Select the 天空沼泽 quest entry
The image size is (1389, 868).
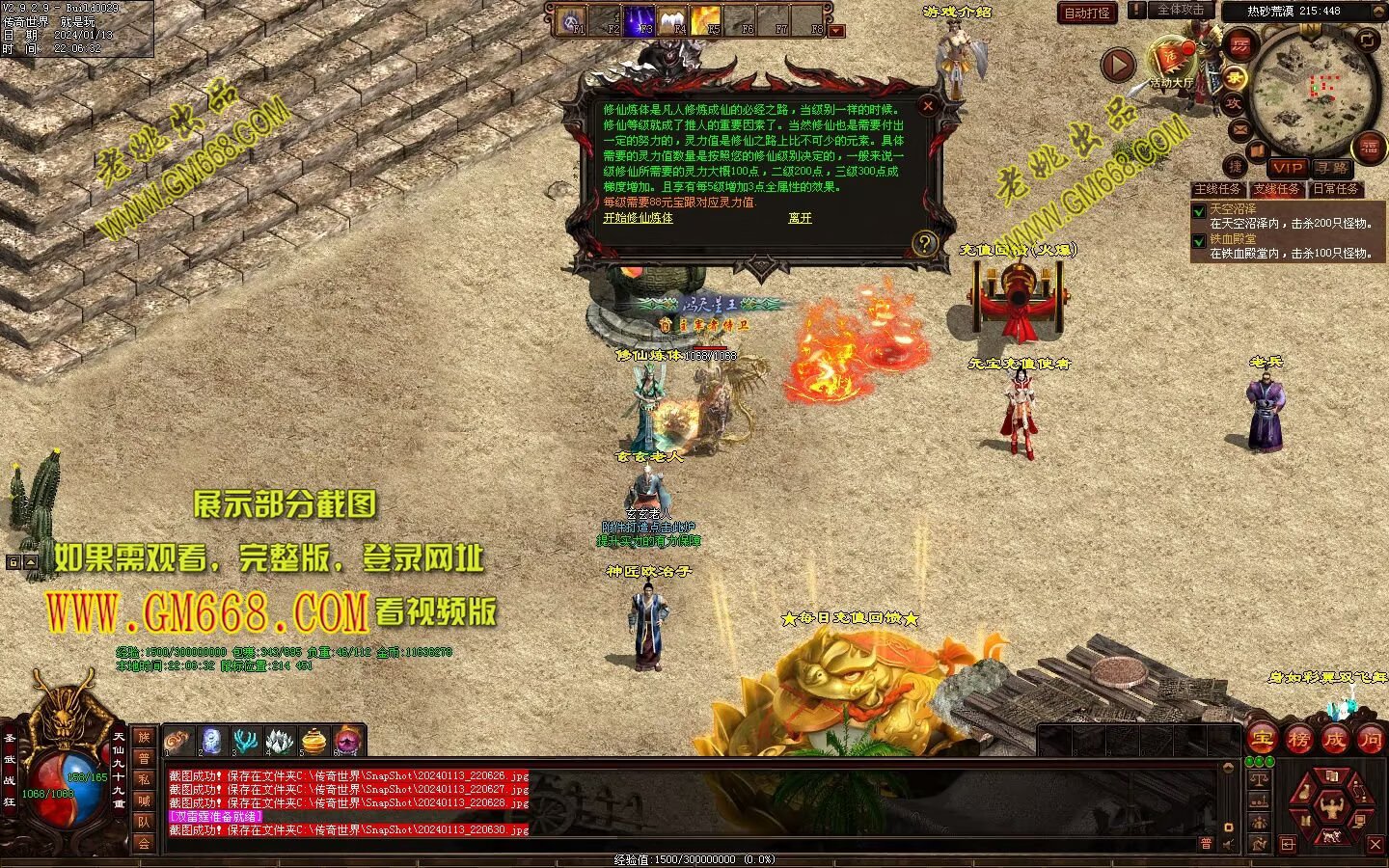[1233, 208]
